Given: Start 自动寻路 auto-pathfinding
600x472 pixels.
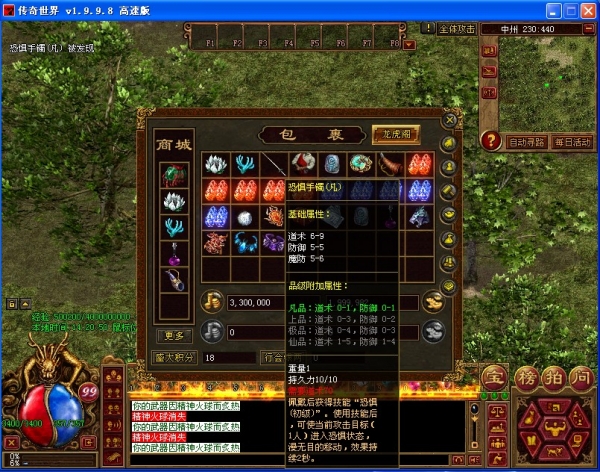Looking at the screenshot, I should point(527,142).
